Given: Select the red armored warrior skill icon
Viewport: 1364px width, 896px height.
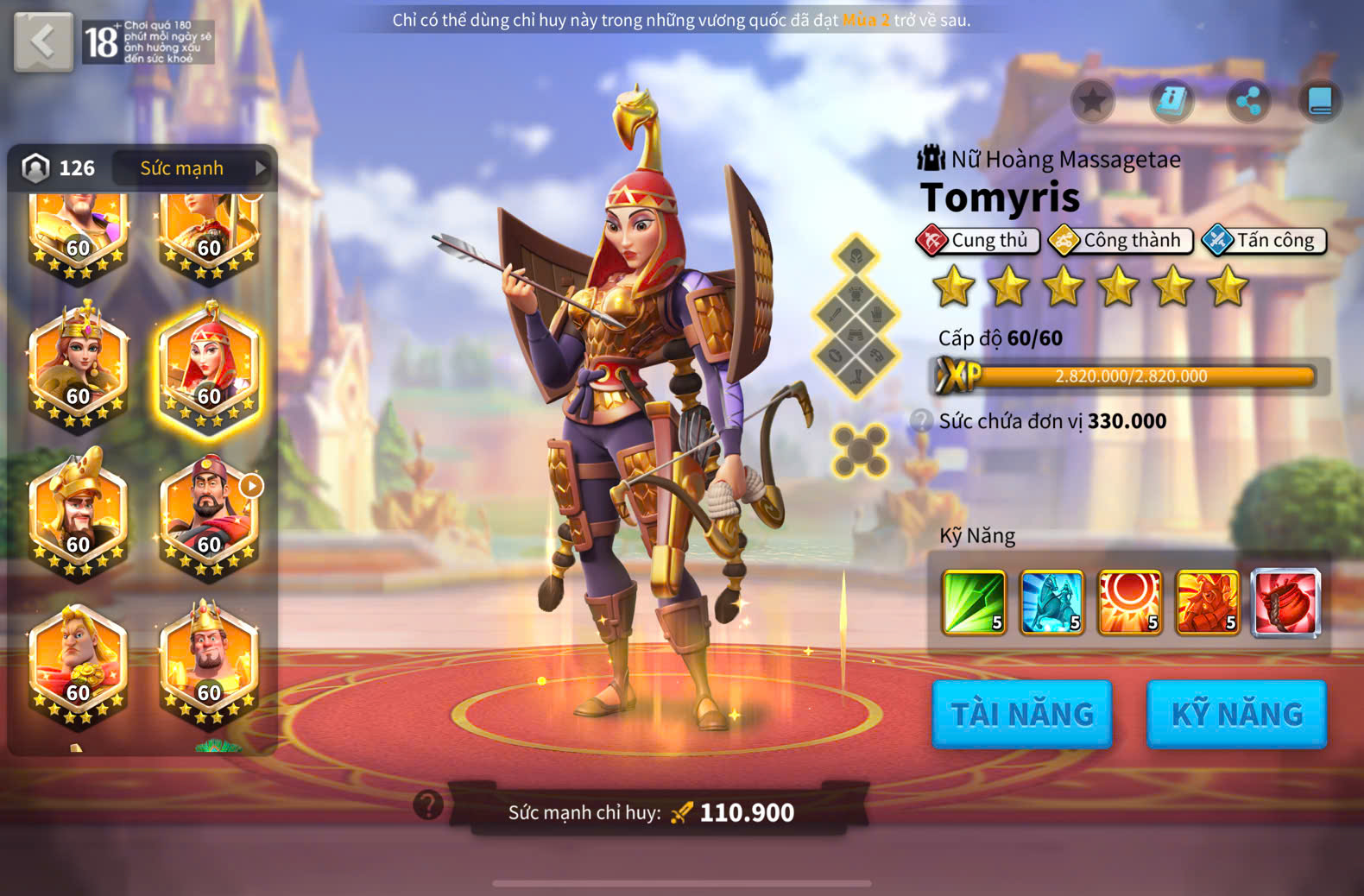Looking at the screenshot, I should [1207, 603].
